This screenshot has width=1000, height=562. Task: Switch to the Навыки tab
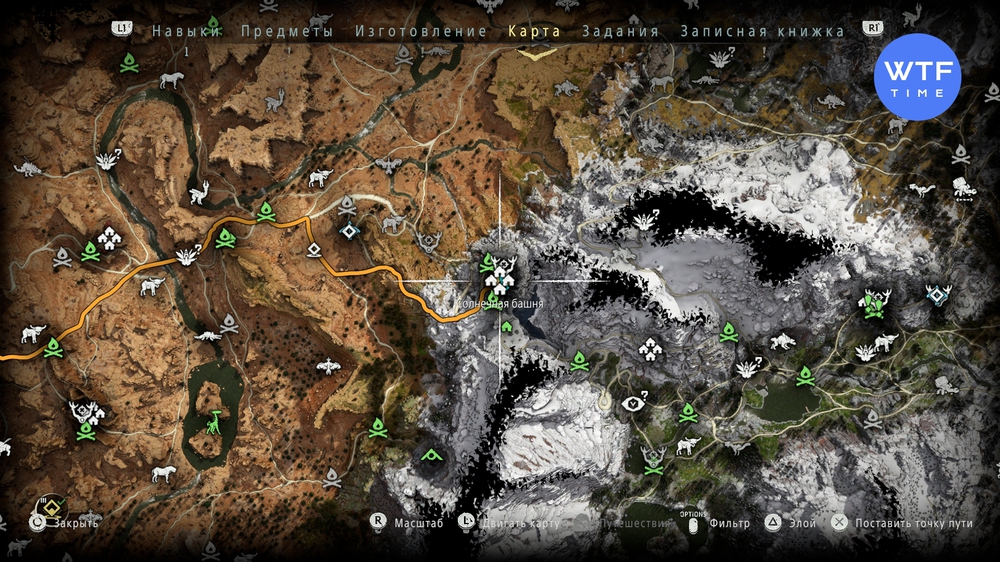tap(186, 31)
